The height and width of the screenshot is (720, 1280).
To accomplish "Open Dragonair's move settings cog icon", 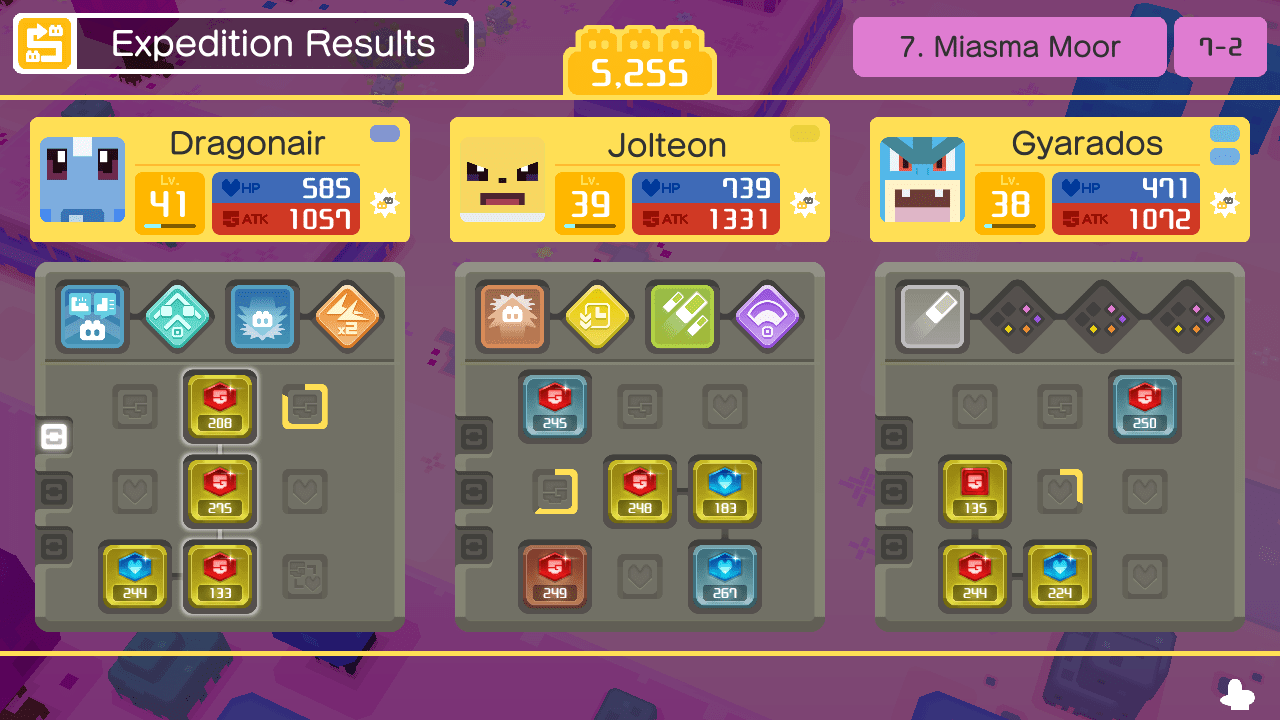I will (x=386, y=203).
